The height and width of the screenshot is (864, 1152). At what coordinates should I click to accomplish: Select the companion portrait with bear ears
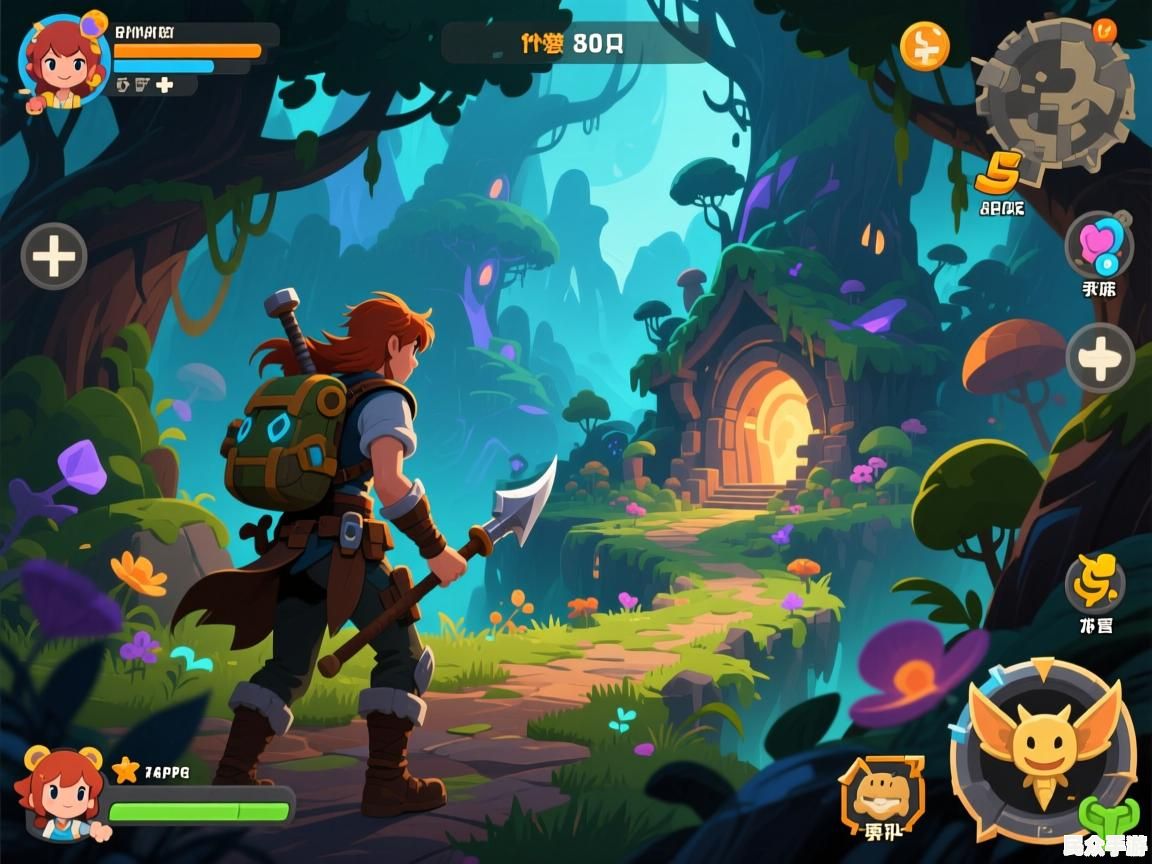pos(60,791)
